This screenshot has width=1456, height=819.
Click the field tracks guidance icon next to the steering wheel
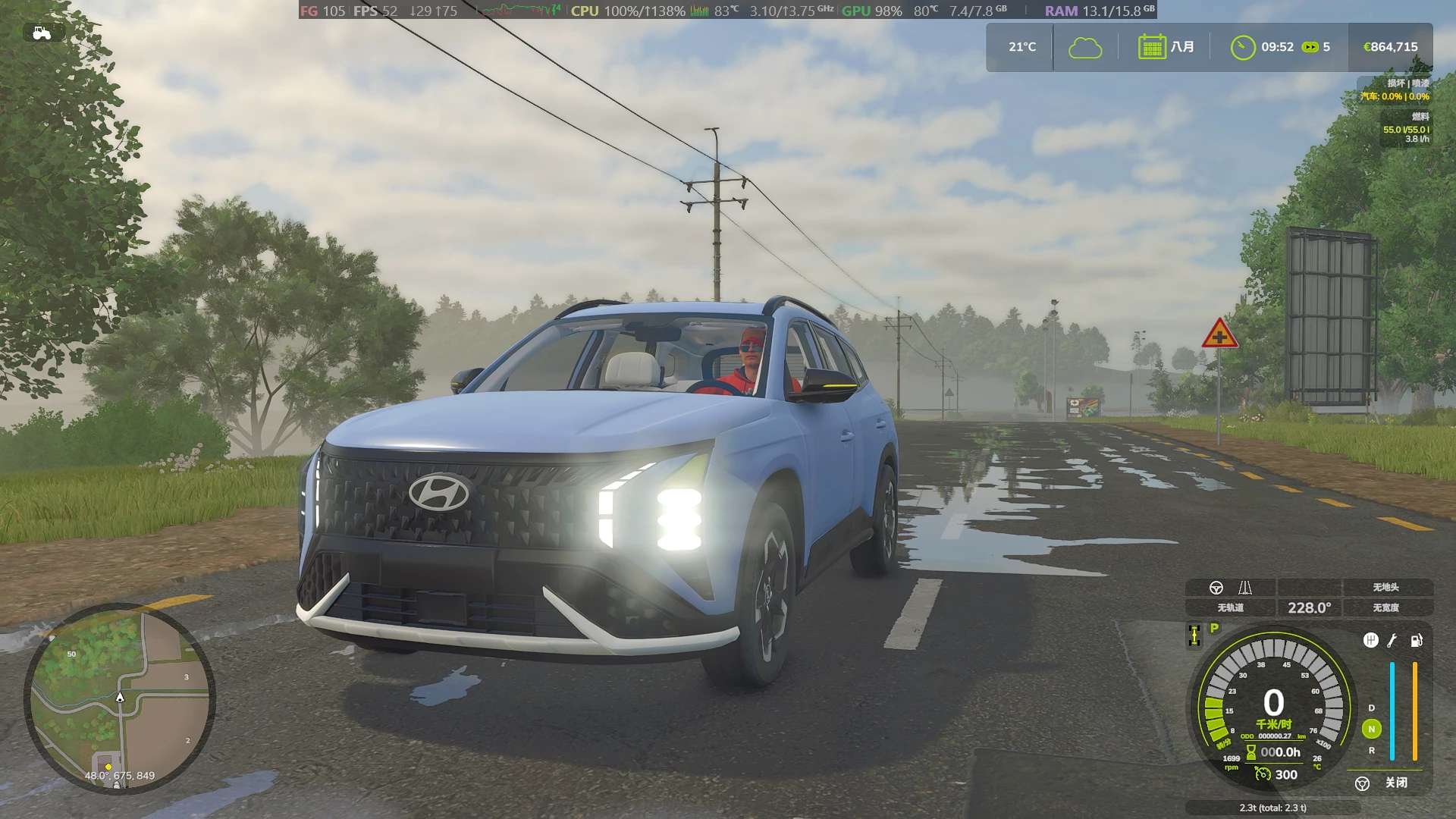click(1245, 588)
